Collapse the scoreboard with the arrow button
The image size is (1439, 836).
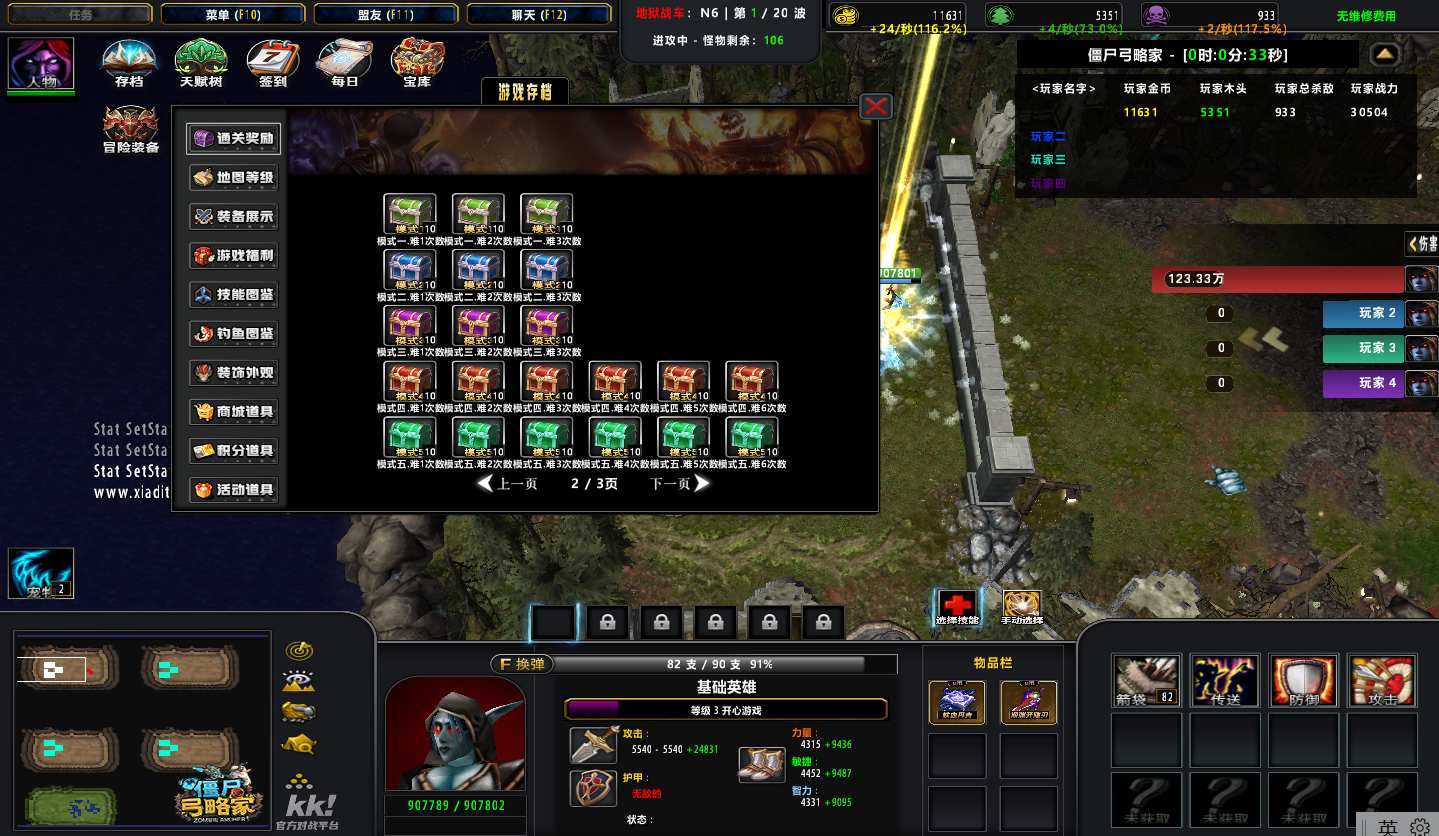(1384, 54)
